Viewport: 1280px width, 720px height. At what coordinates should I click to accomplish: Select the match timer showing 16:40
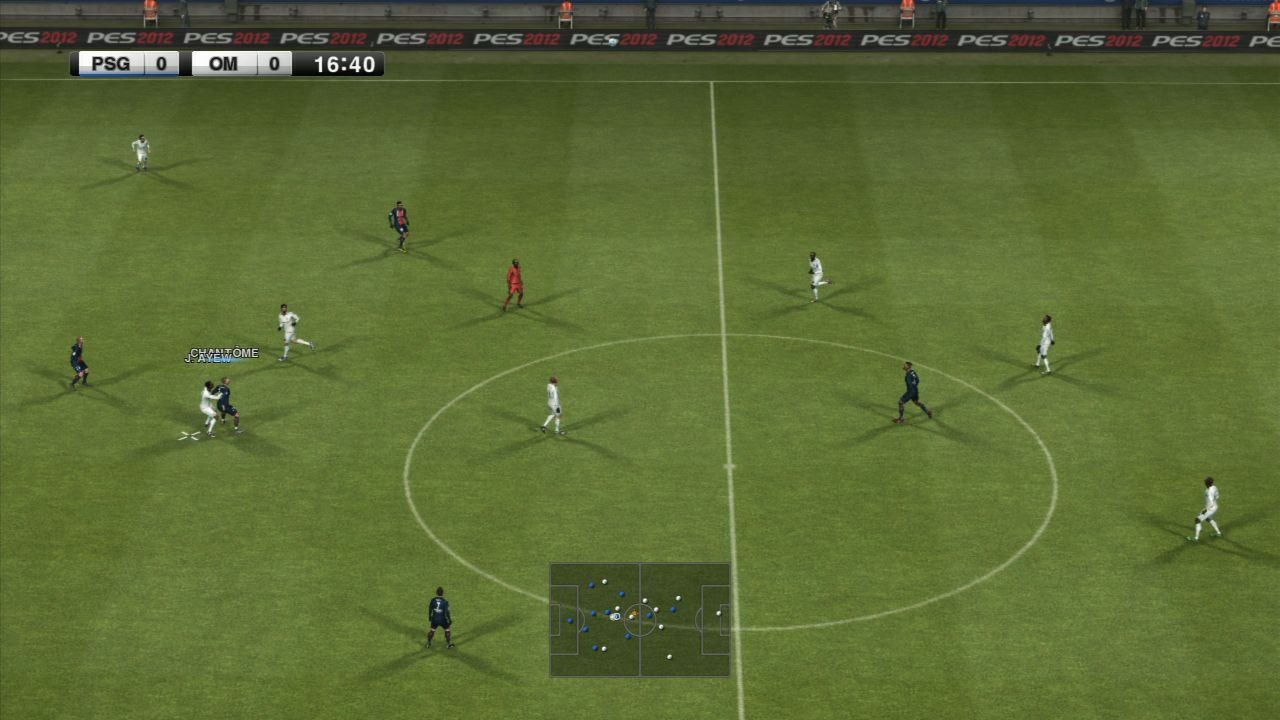(344, 63)
